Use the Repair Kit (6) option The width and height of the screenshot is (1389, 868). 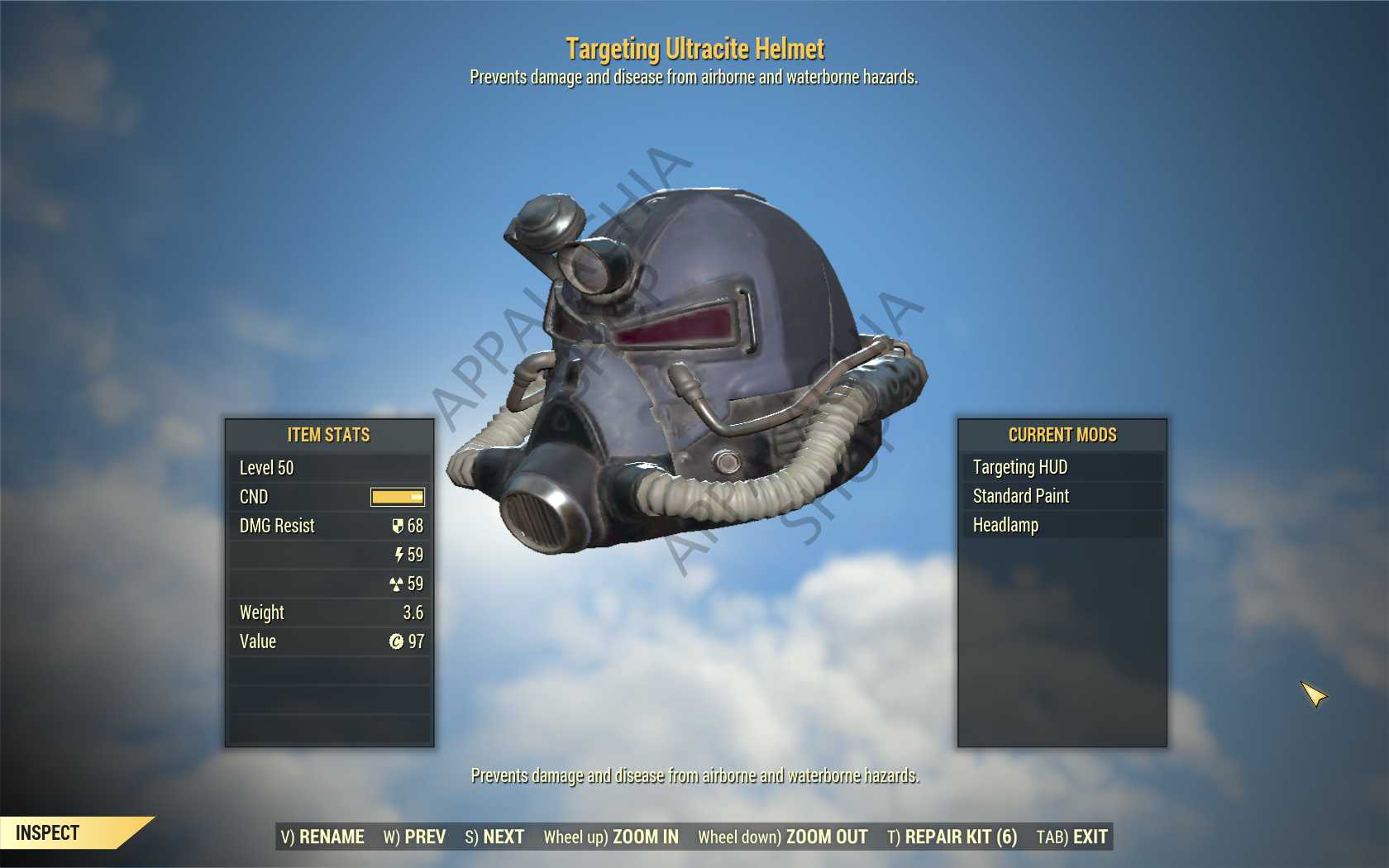pyautogui.click(x=952, y=837)
